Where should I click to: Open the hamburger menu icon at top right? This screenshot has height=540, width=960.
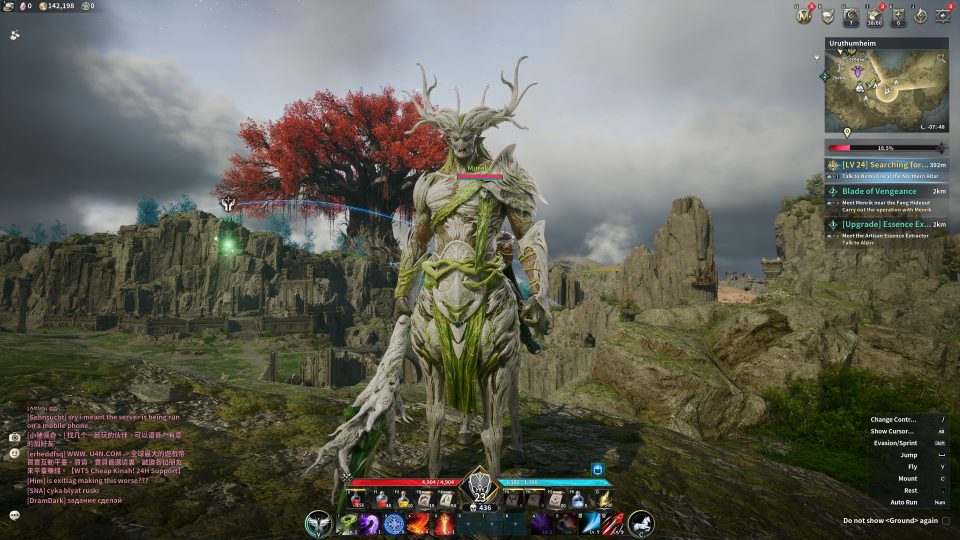coord(943,15)
